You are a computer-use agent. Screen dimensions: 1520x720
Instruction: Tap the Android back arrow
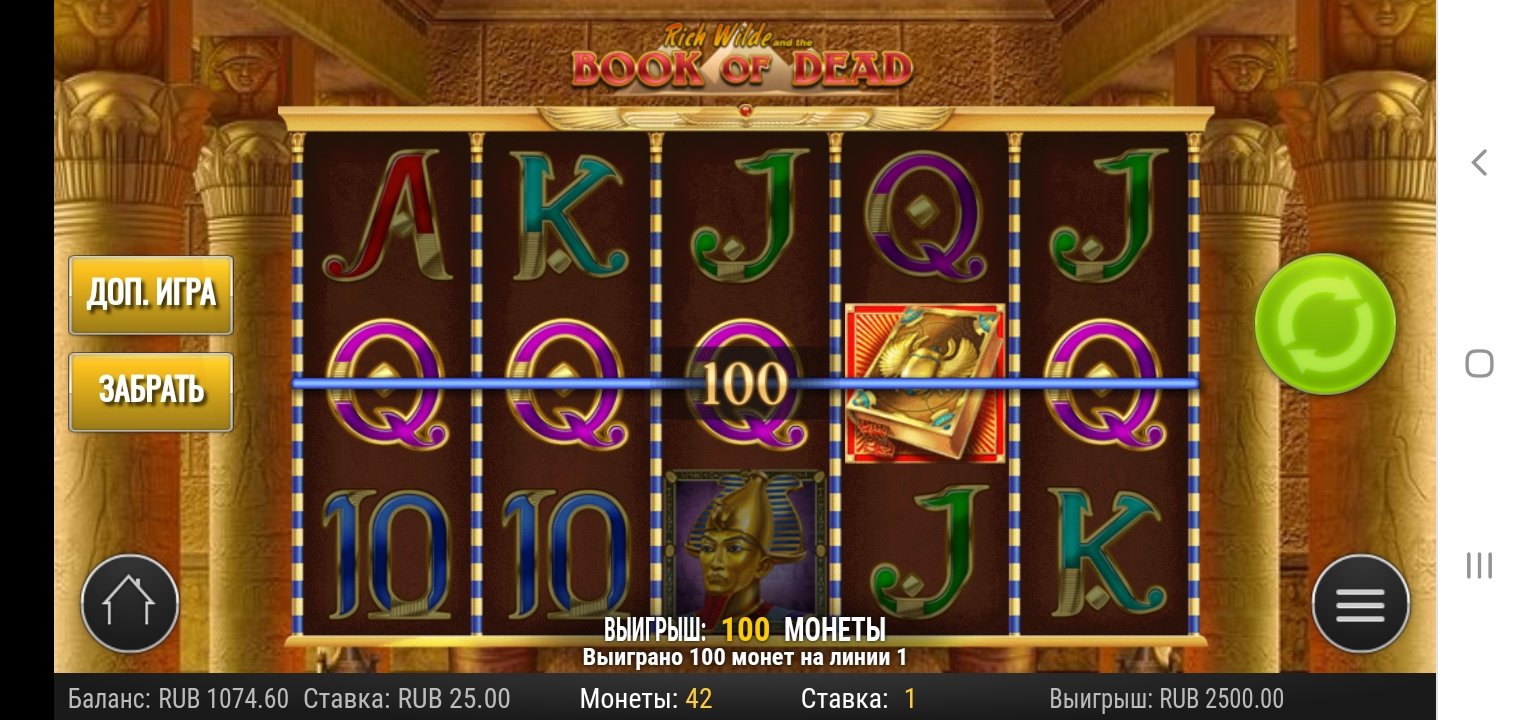(1479, 162)
